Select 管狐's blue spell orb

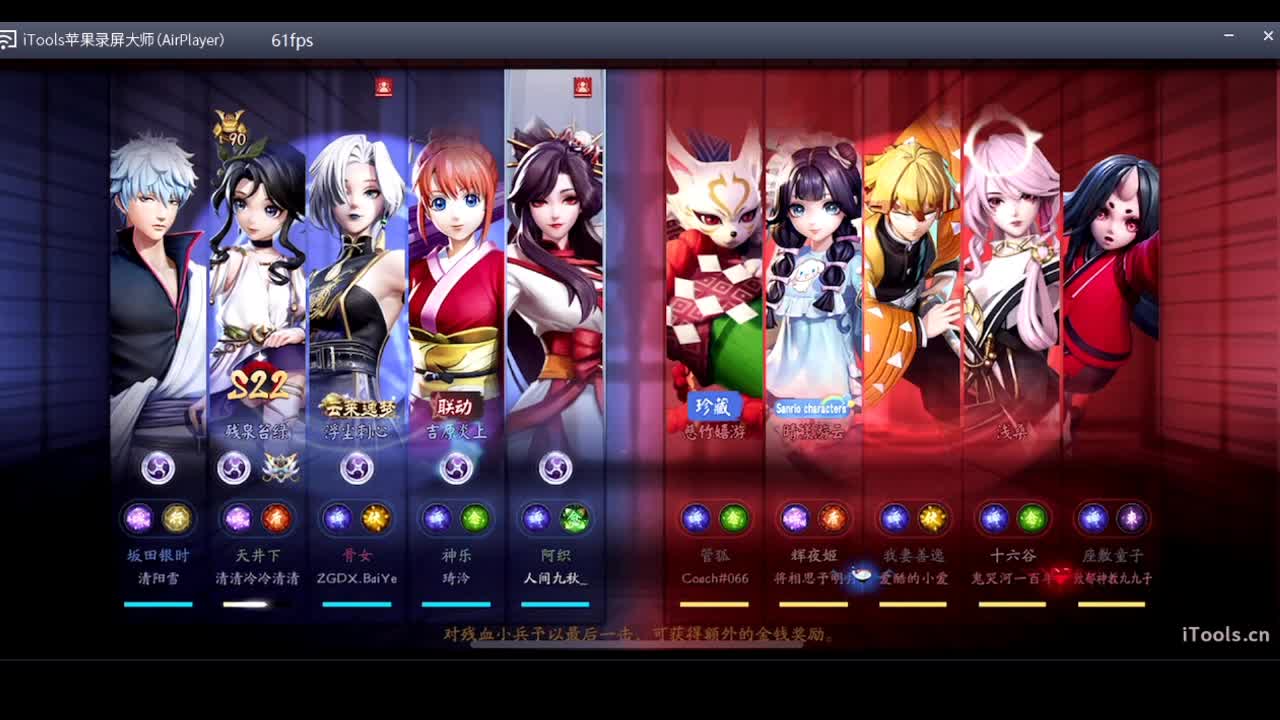[x=694, y=518]
